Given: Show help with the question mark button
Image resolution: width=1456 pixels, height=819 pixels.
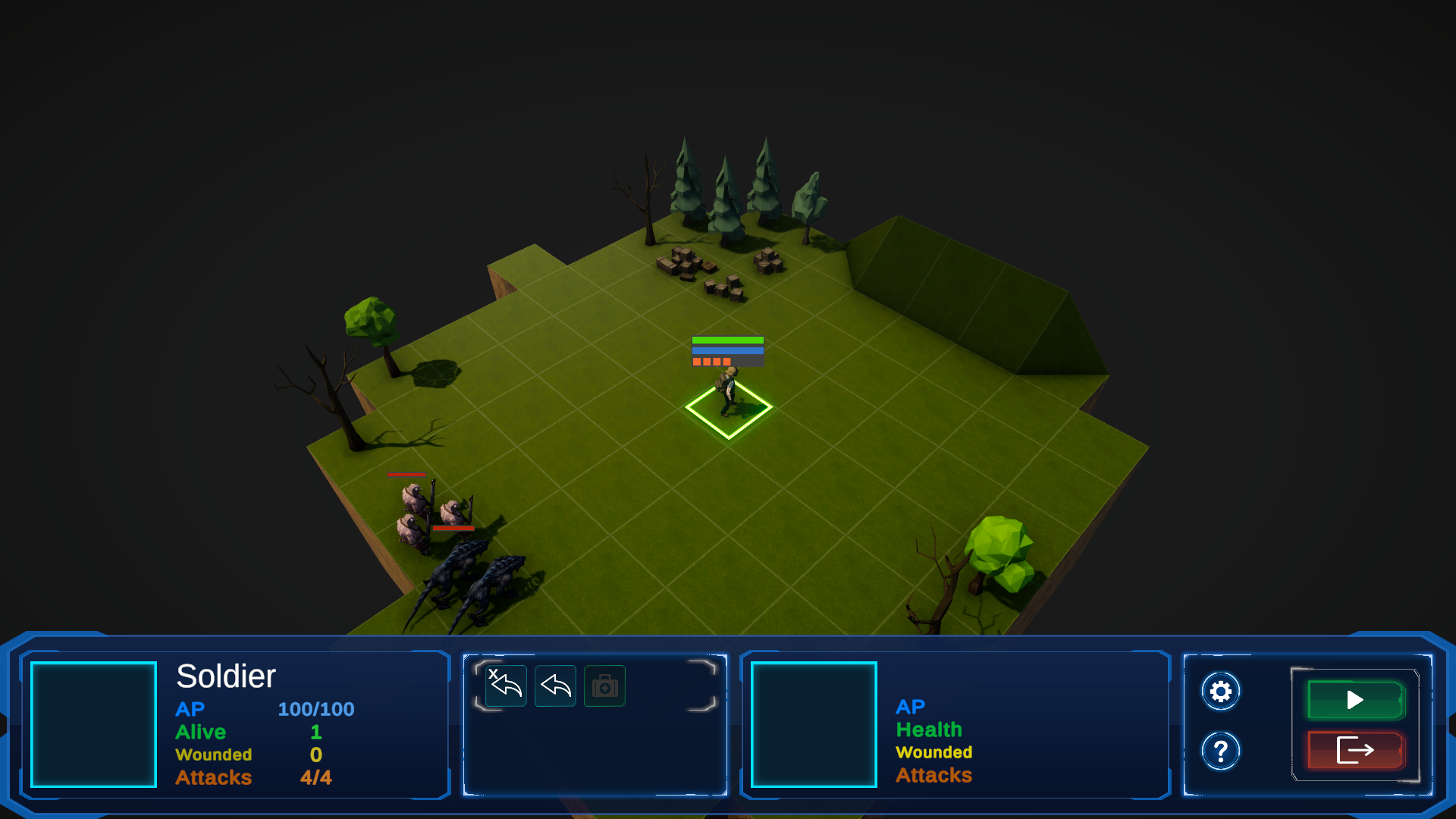Looking at the screenshot, I should 1220,752.
